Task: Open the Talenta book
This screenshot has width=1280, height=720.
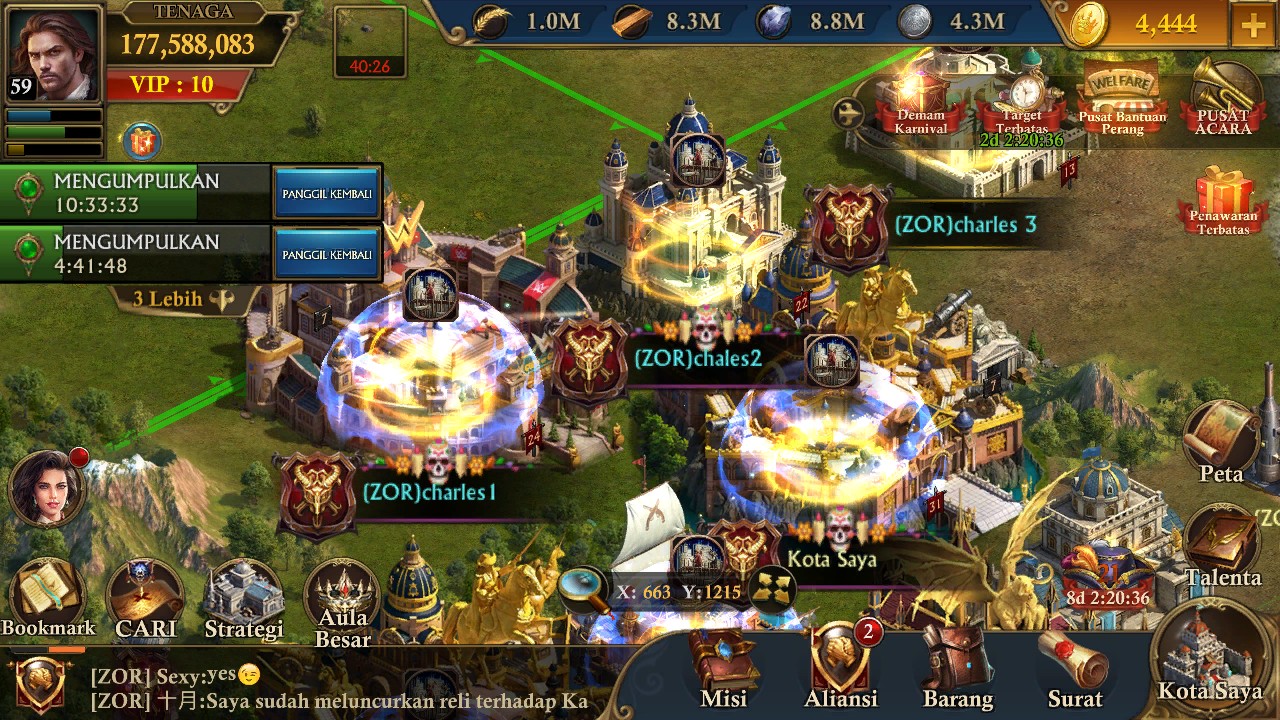Action: pos(1223,547)
